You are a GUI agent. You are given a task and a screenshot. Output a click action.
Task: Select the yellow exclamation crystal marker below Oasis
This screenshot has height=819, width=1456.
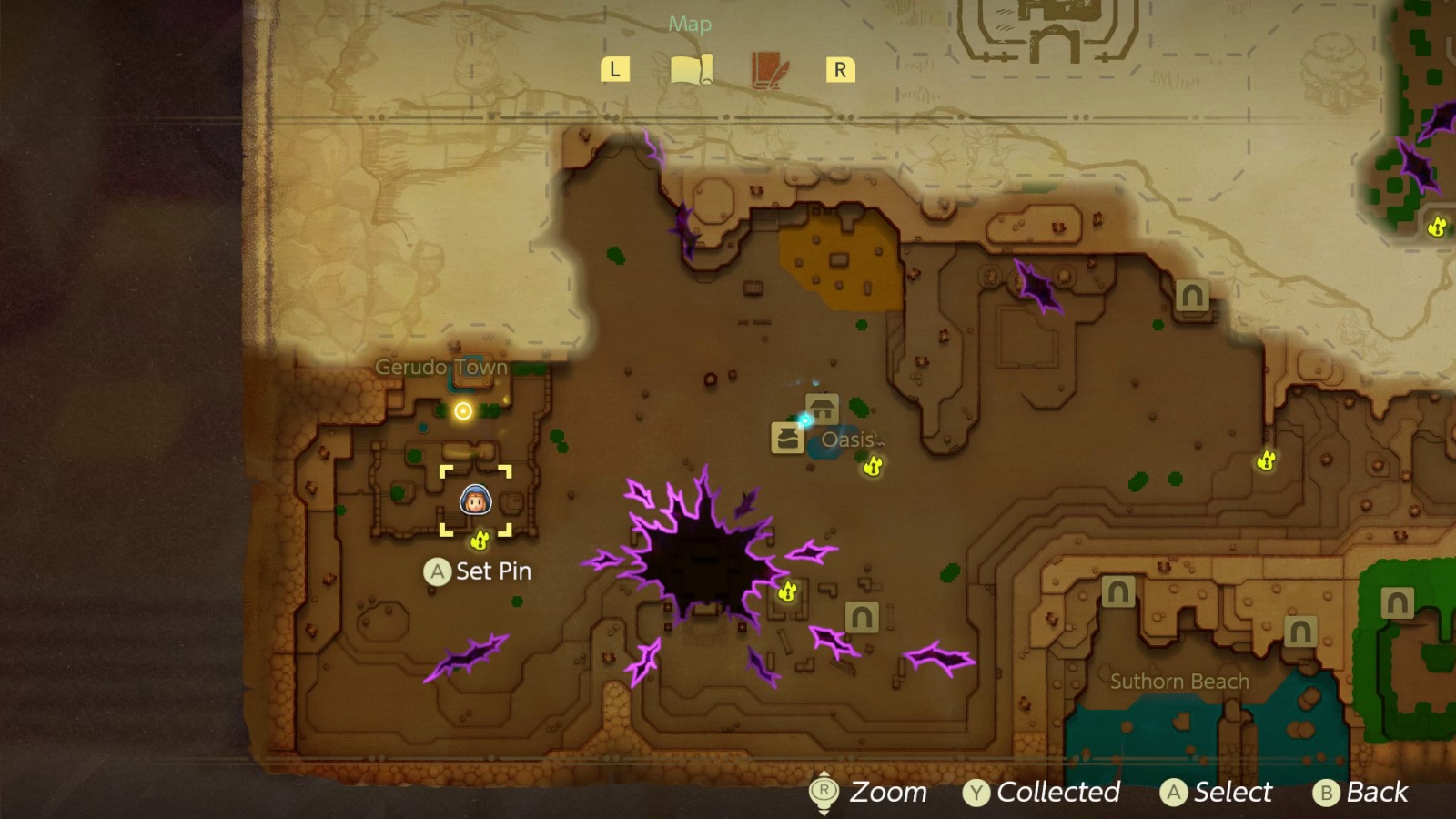[872, 468]
